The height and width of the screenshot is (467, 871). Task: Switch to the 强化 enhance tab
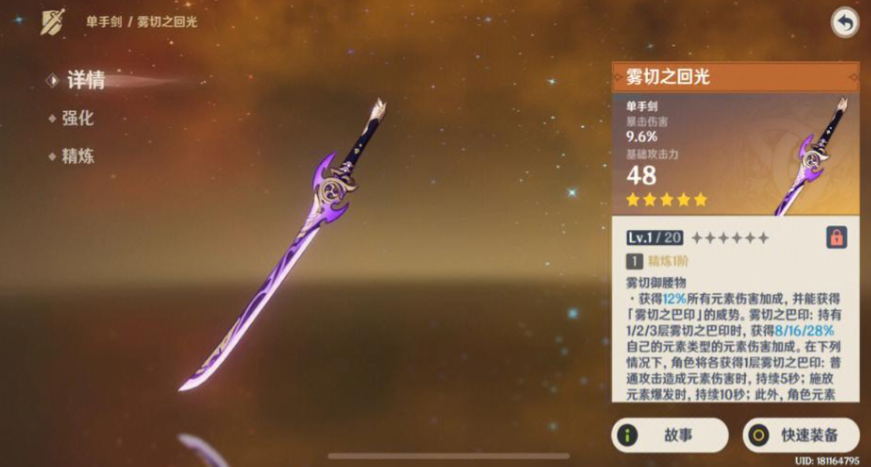click(77, 118)
